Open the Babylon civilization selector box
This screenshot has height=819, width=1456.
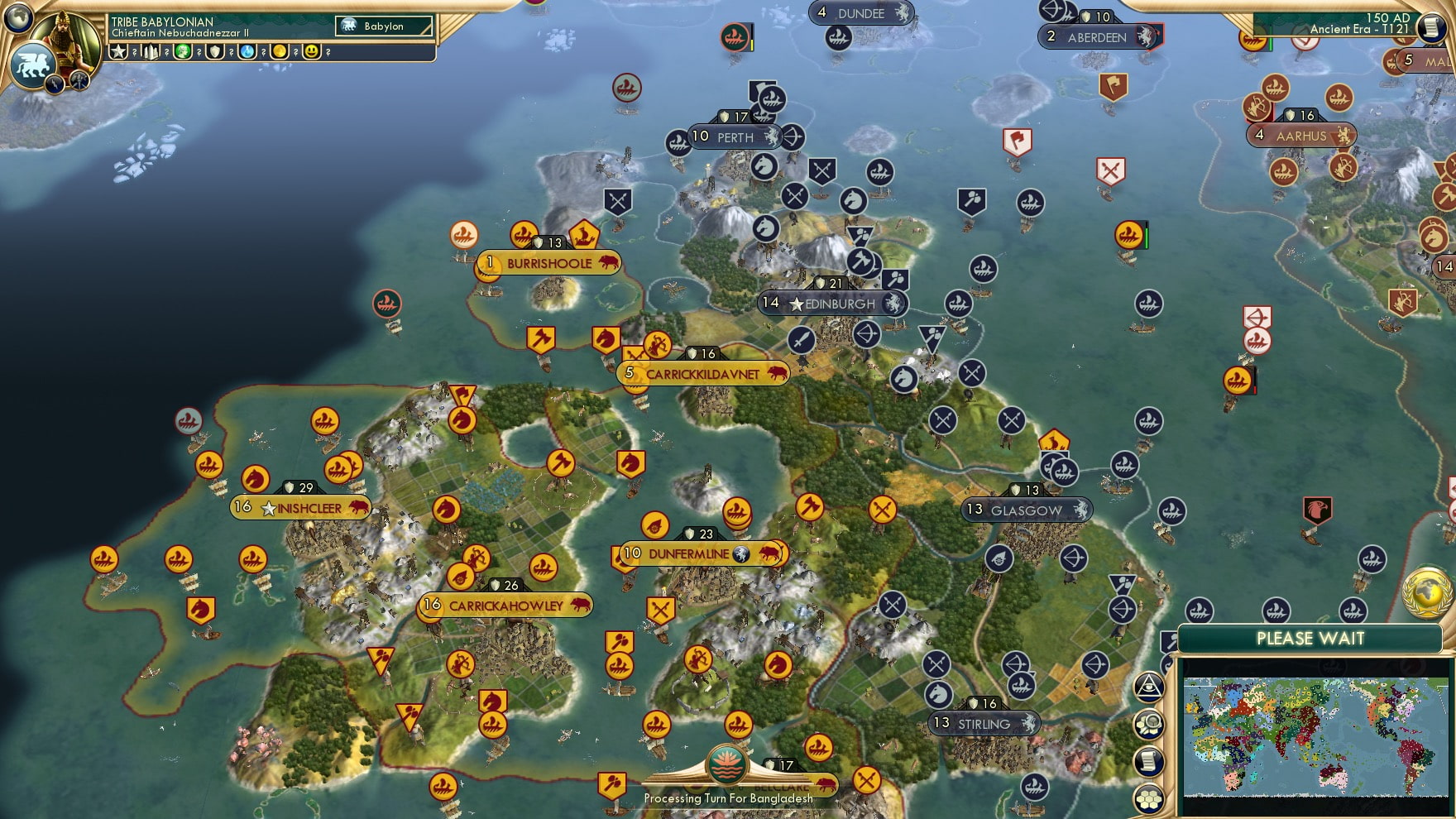click(x=382, y=26)
